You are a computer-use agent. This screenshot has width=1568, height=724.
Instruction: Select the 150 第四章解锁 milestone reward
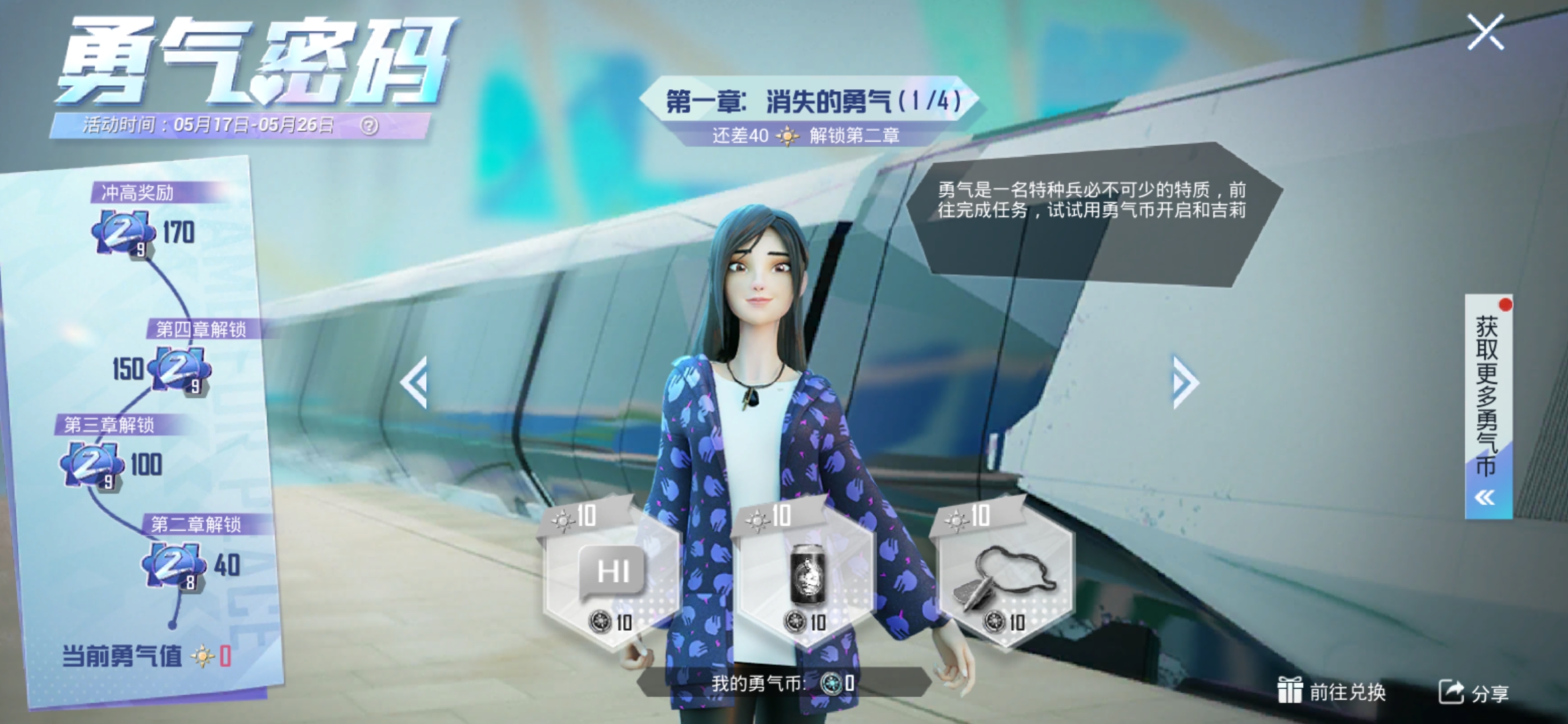tap(178, 369)
